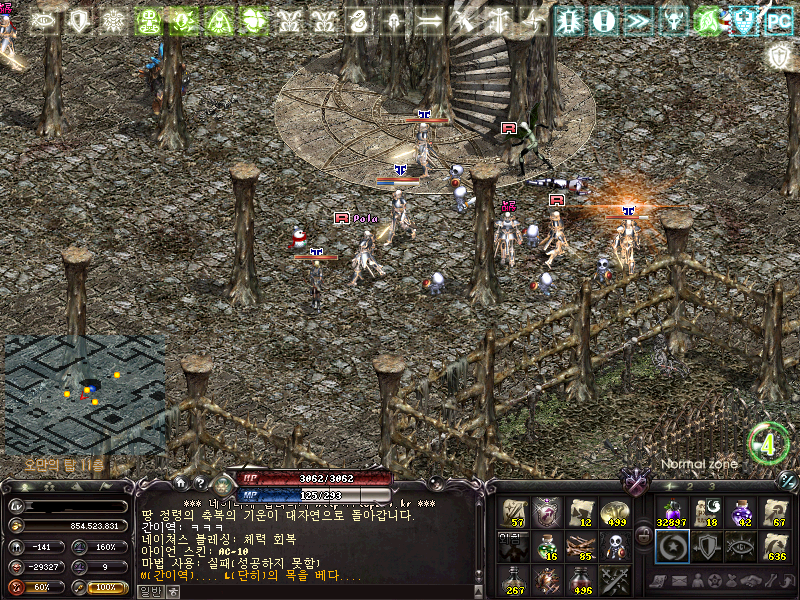Use the scroll with 636 count
The width and height of the screenshot is (800, 600).
(x=775, y=546)
